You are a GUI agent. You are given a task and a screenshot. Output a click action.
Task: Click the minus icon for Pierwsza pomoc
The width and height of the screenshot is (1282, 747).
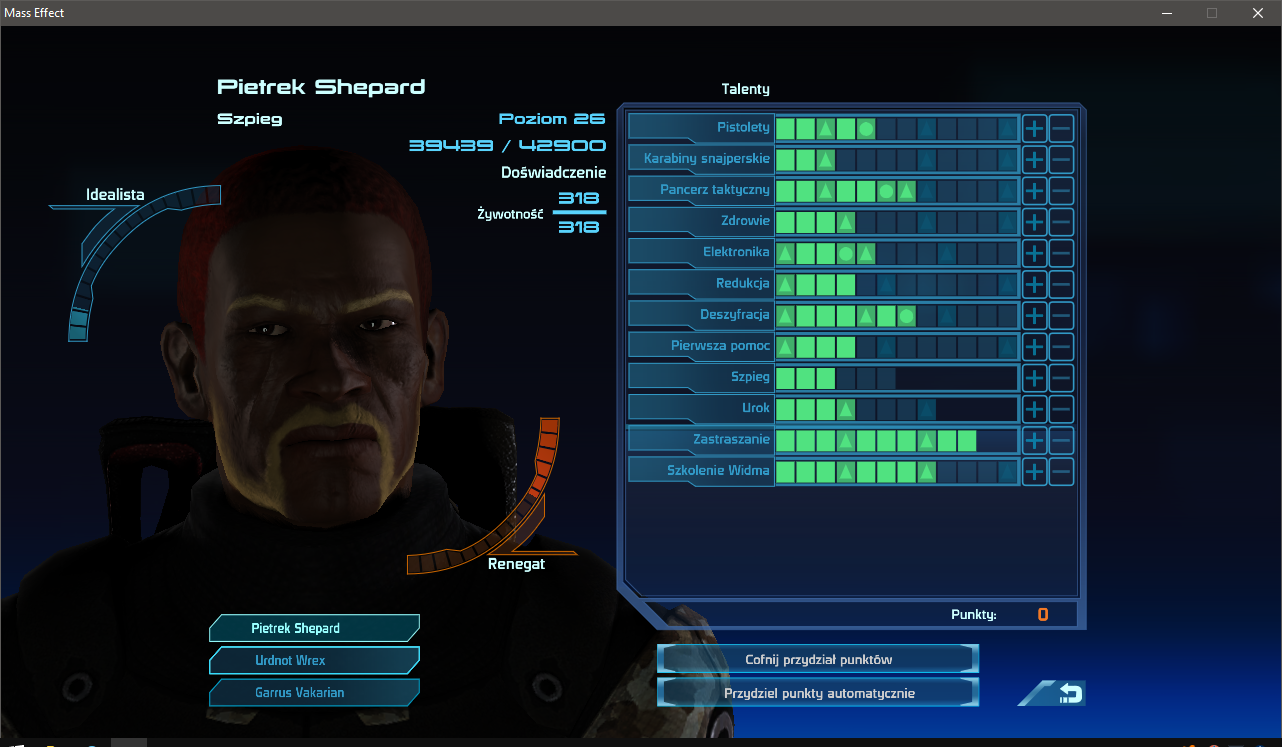click(1061, 346)
